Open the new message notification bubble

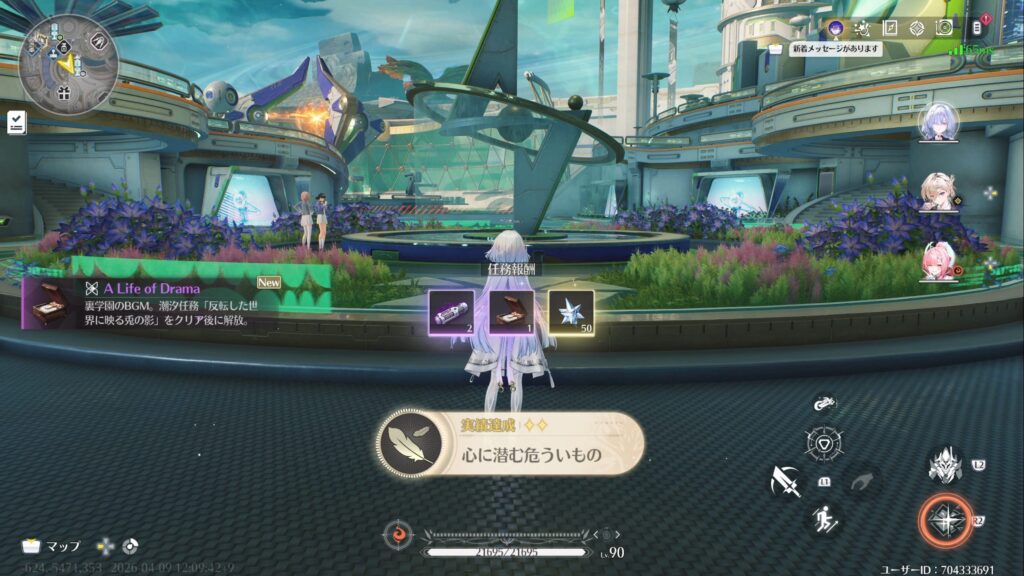[835, 48]
